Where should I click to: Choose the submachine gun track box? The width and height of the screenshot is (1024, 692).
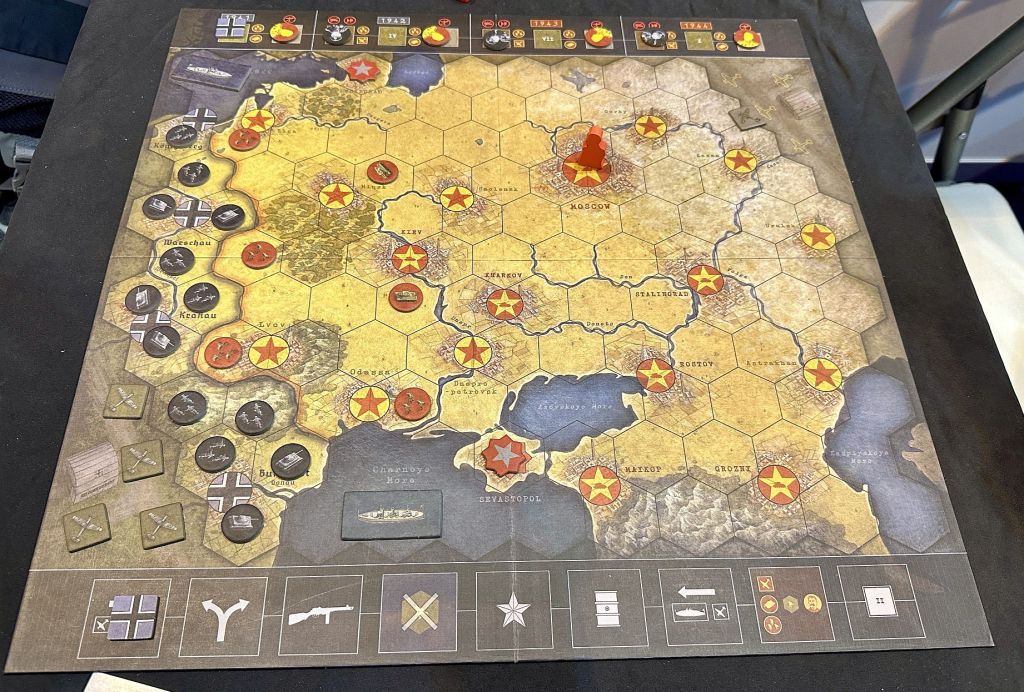320,612
